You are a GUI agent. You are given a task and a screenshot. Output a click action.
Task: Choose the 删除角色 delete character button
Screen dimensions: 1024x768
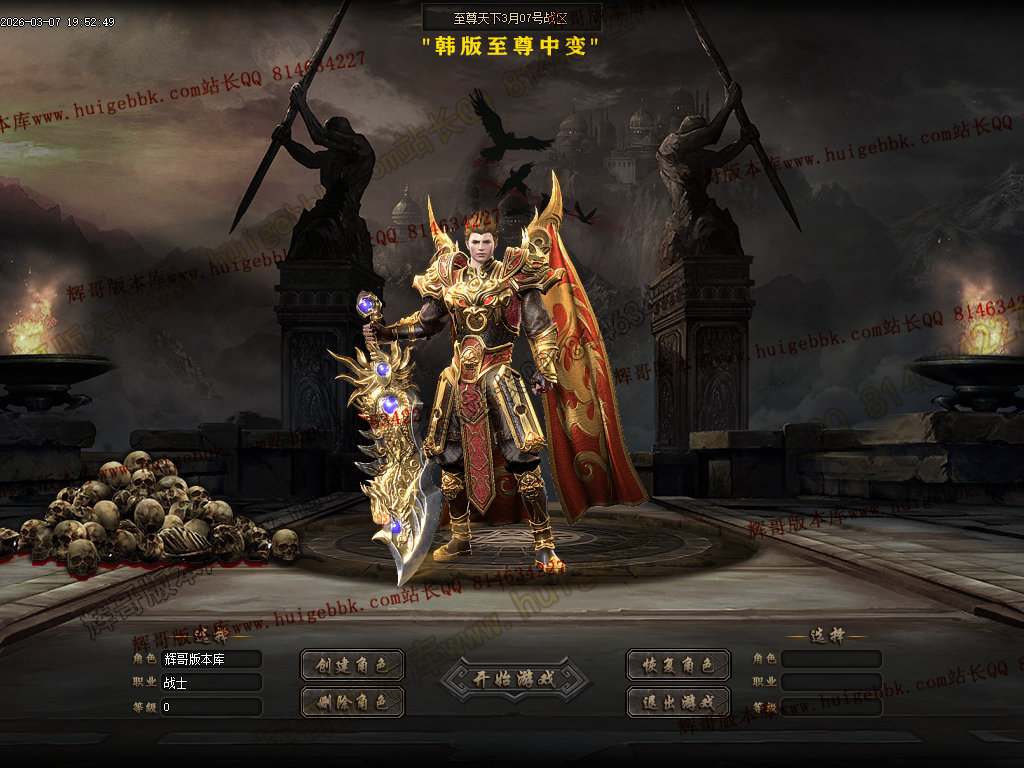tap(352, 701)
